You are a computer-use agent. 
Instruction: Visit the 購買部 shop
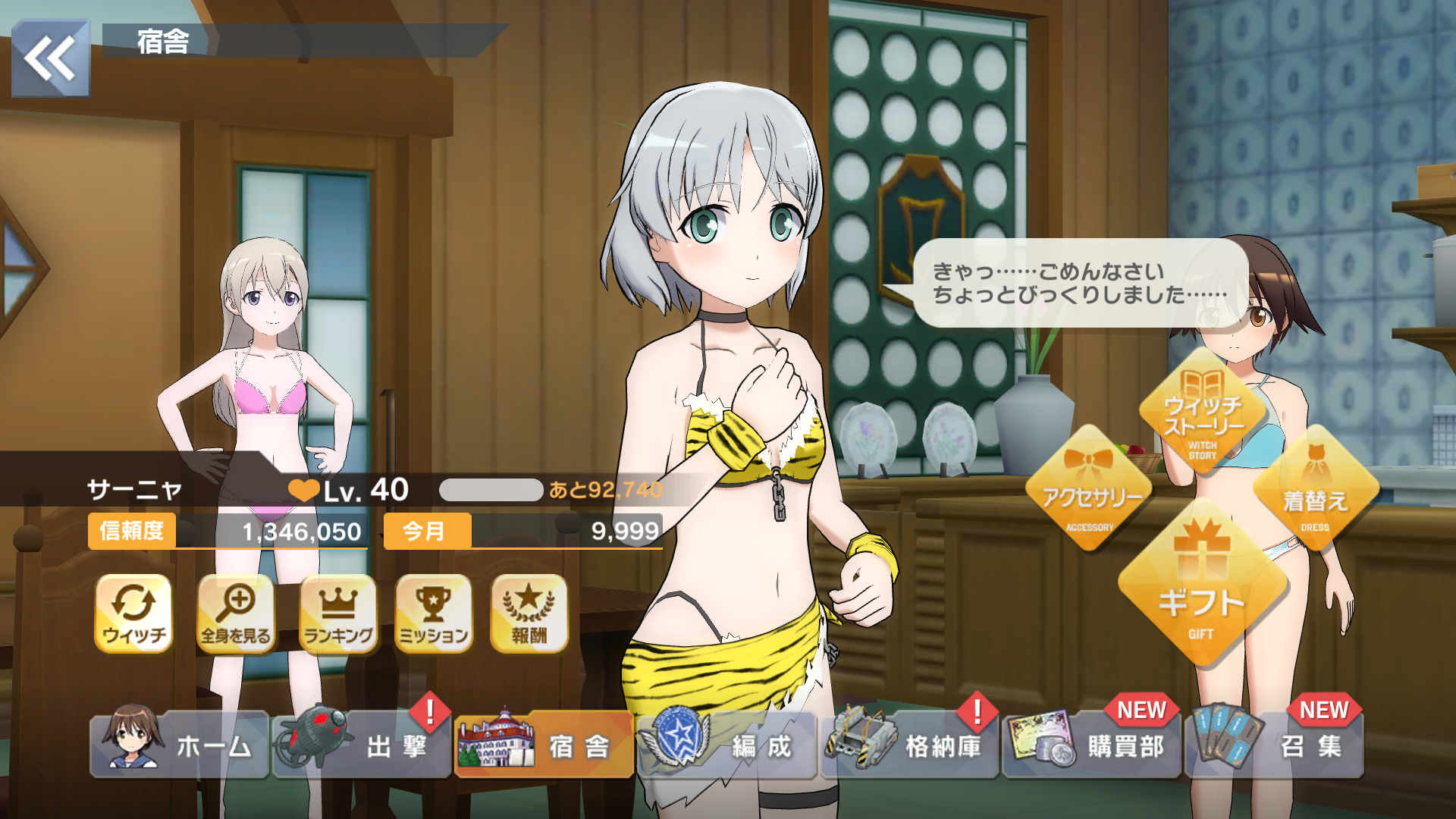point(1091,745)
